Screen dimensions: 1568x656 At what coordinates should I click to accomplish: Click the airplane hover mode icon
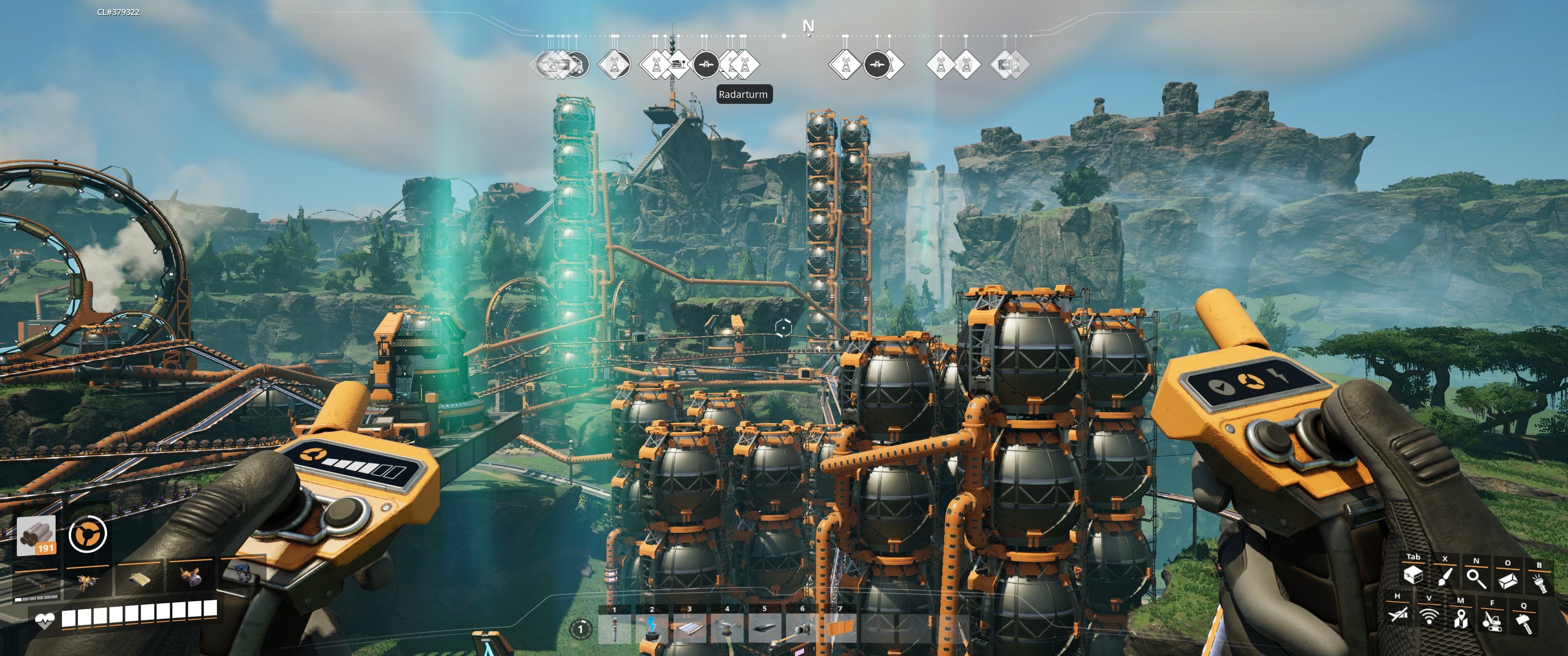pos(1398,615)
